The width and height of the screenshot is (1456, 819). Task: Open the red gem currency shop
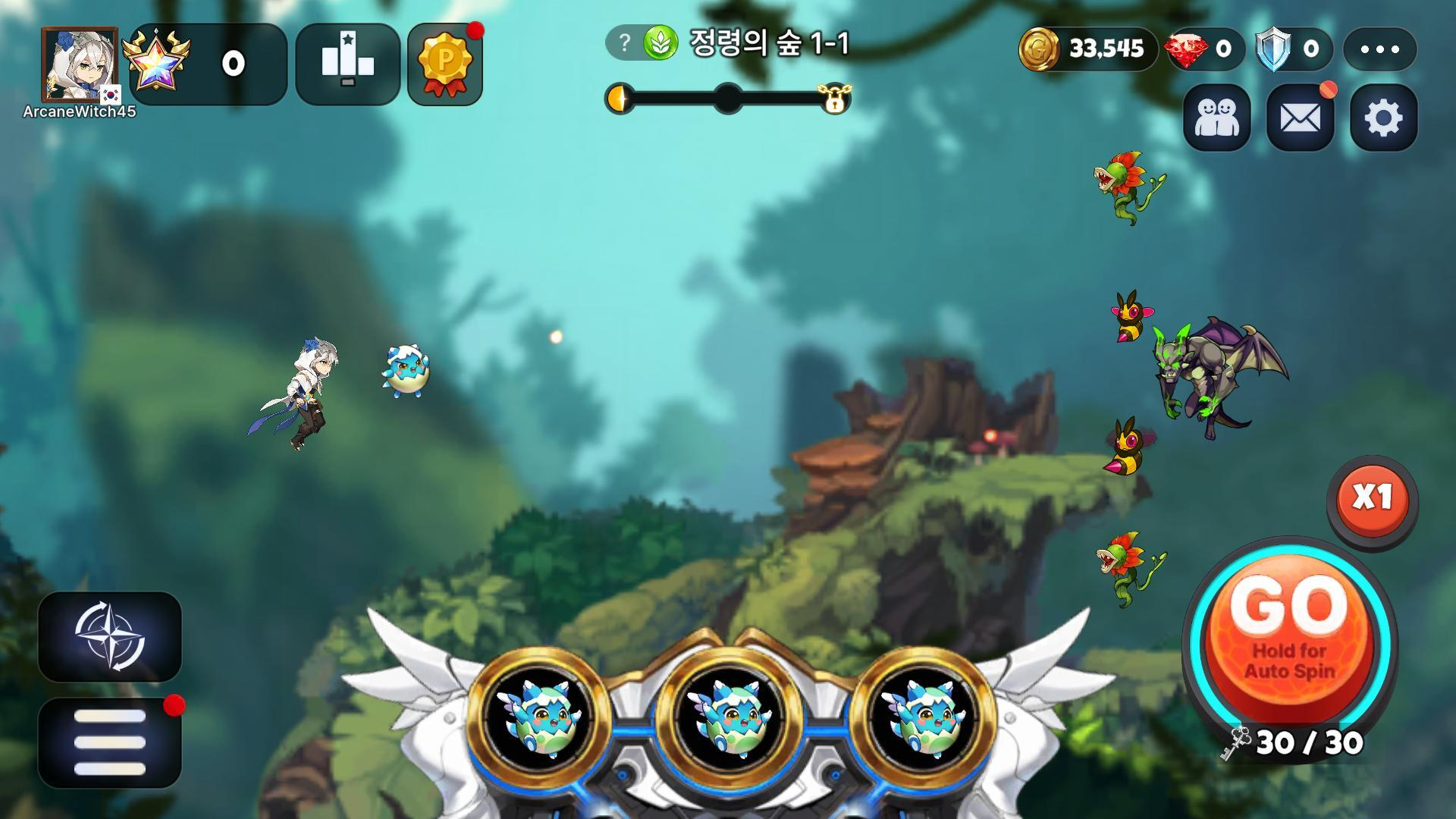coord(1203,49)
